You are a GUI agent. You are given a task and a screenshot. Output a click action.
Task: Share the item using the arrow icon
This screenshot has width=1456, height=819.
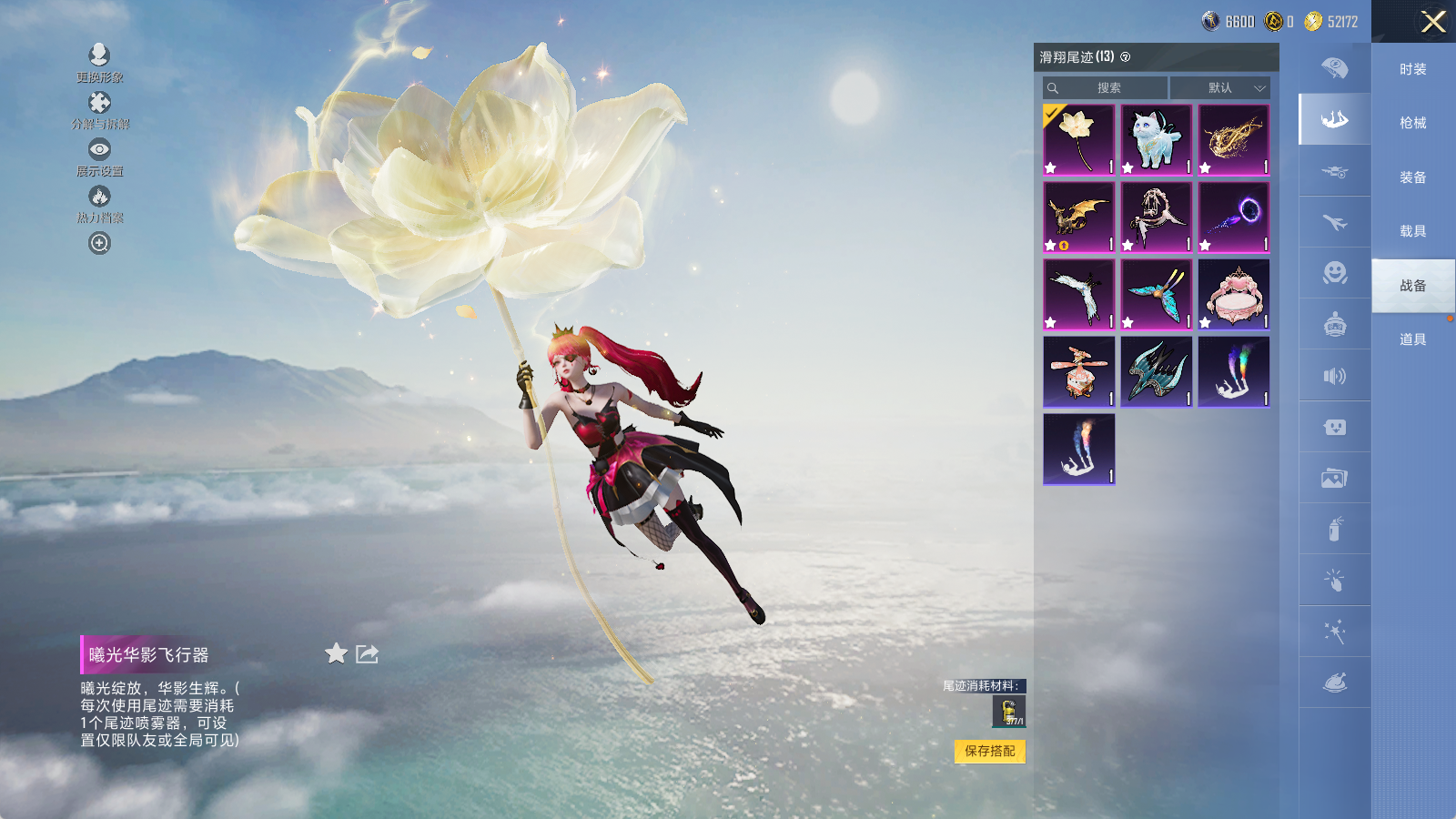click(x=367, y=653)
